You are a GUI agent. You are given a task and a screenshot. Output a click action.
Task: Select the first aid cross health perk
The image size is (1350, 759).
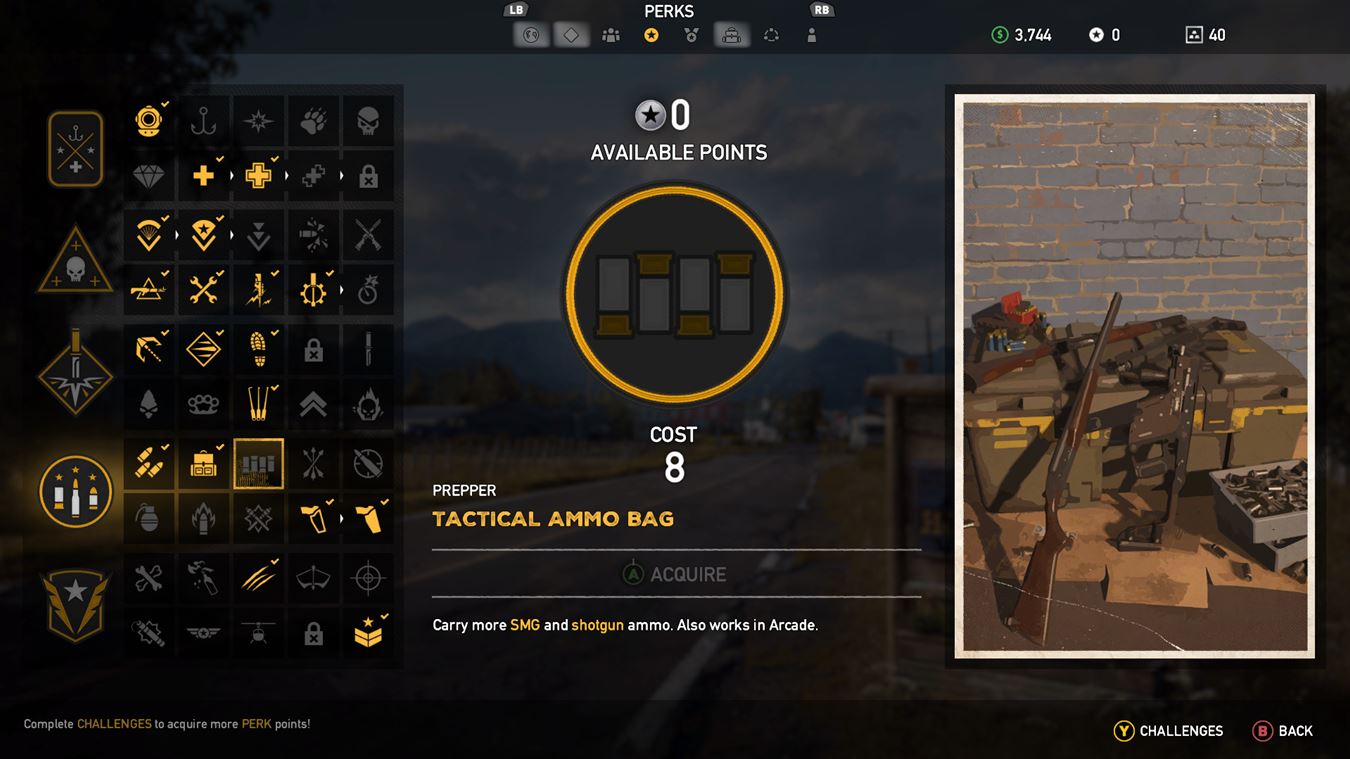pos(204,174)
